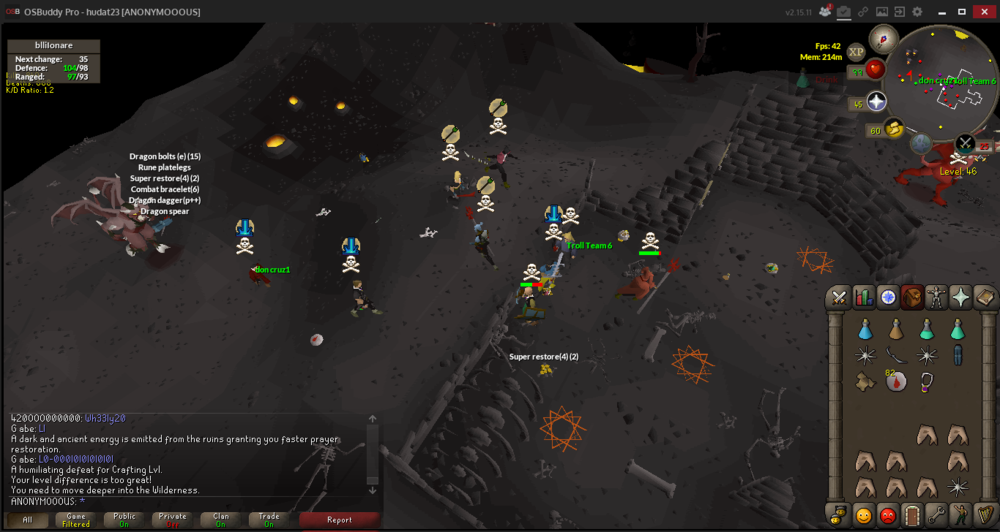Open the wrench Settings tab
Image resolution: width=1000 pixels, height=532 pixels.
(936, 516)
